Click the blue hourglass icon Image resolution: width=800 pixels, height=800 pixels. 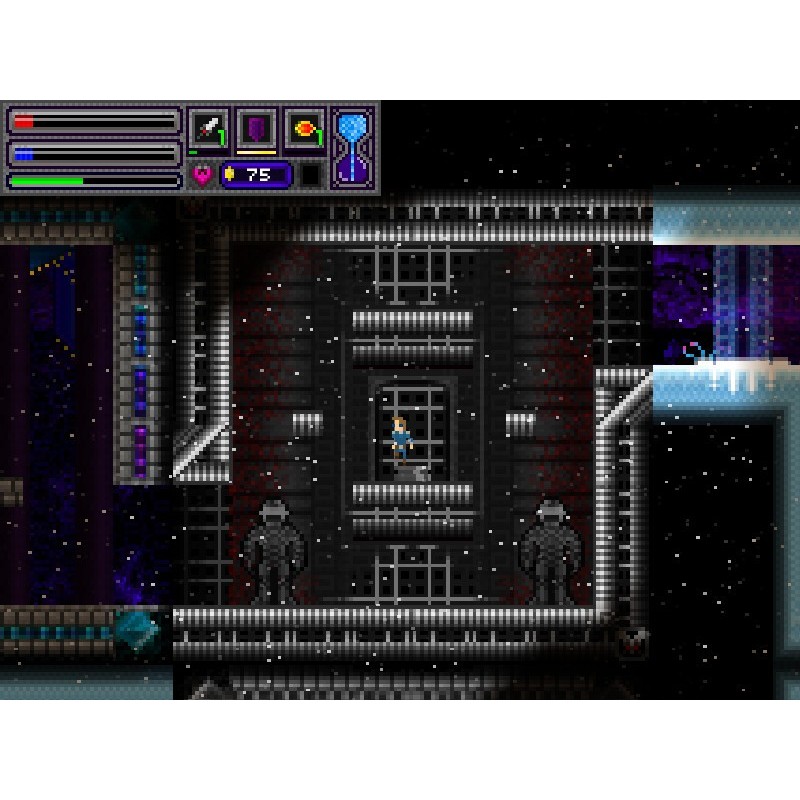click(x=353, y=146)
